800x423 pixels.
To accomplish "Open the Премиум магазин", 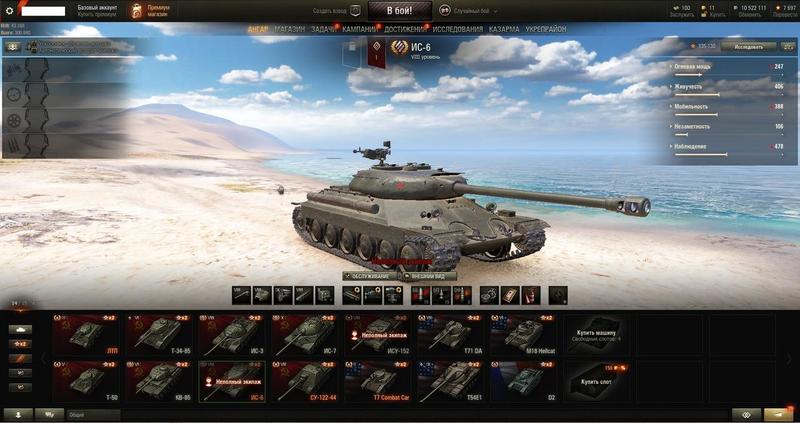I will pos(150,10).
